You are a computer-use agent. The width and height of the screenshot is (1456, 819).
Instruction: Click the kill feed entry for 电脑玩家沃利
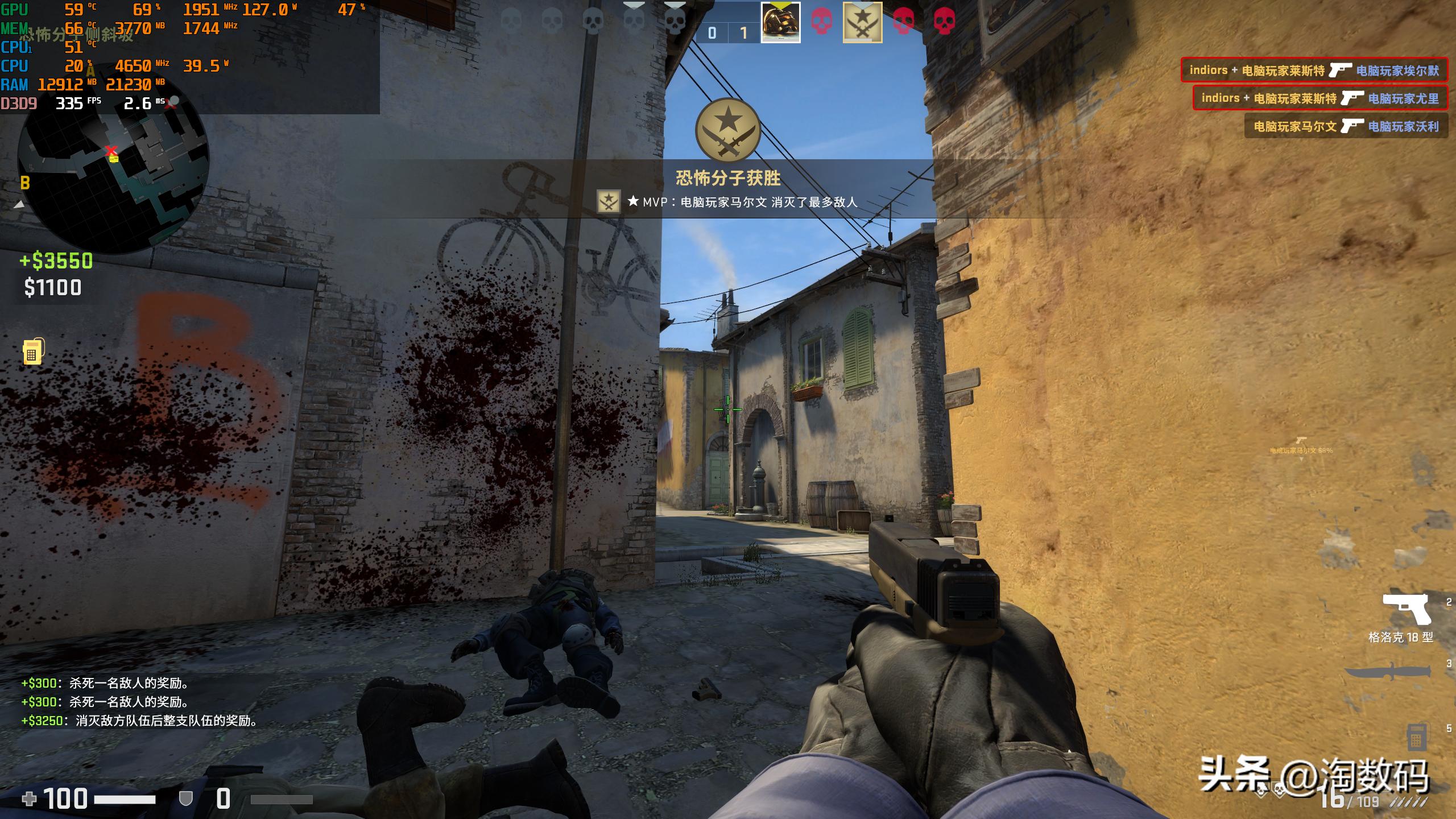(x=1346, y=126)
